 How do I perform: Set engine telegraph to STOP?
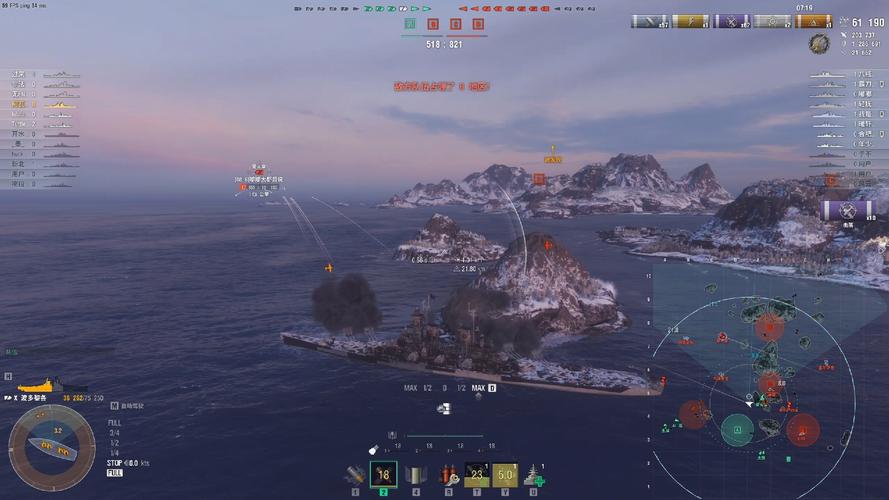point(113,463)
